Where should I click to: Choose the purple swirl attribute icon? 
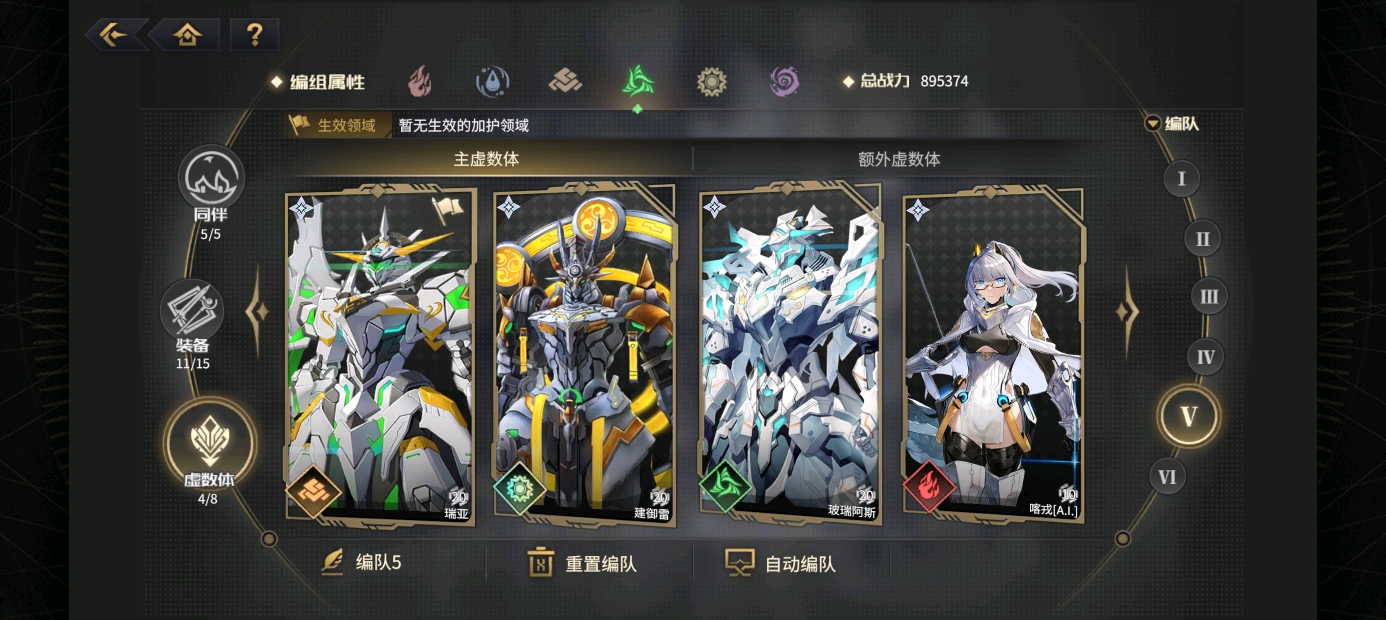coord(784,81)
